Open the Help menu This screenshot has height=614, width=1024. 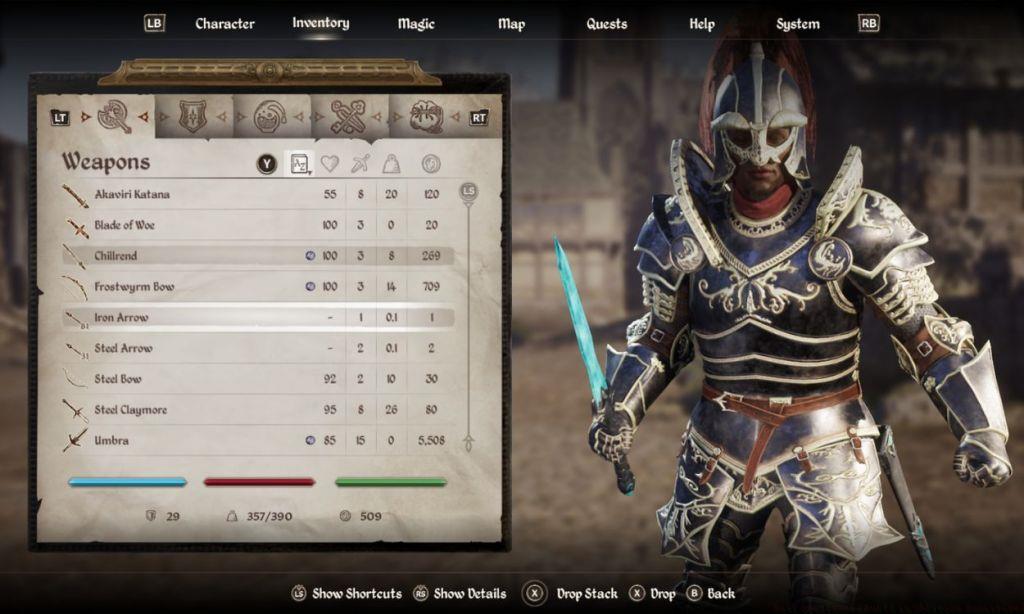(702, 24)
